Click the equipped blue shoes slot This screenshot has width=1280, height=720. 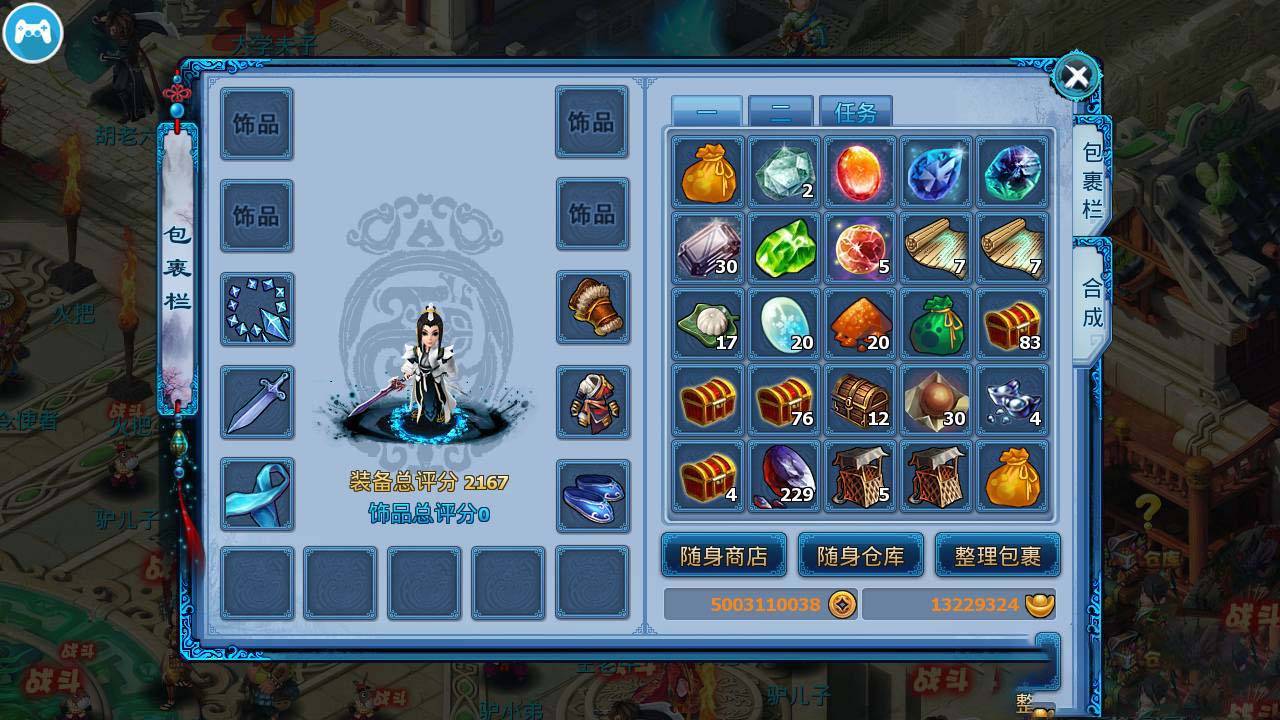point(592,495)
